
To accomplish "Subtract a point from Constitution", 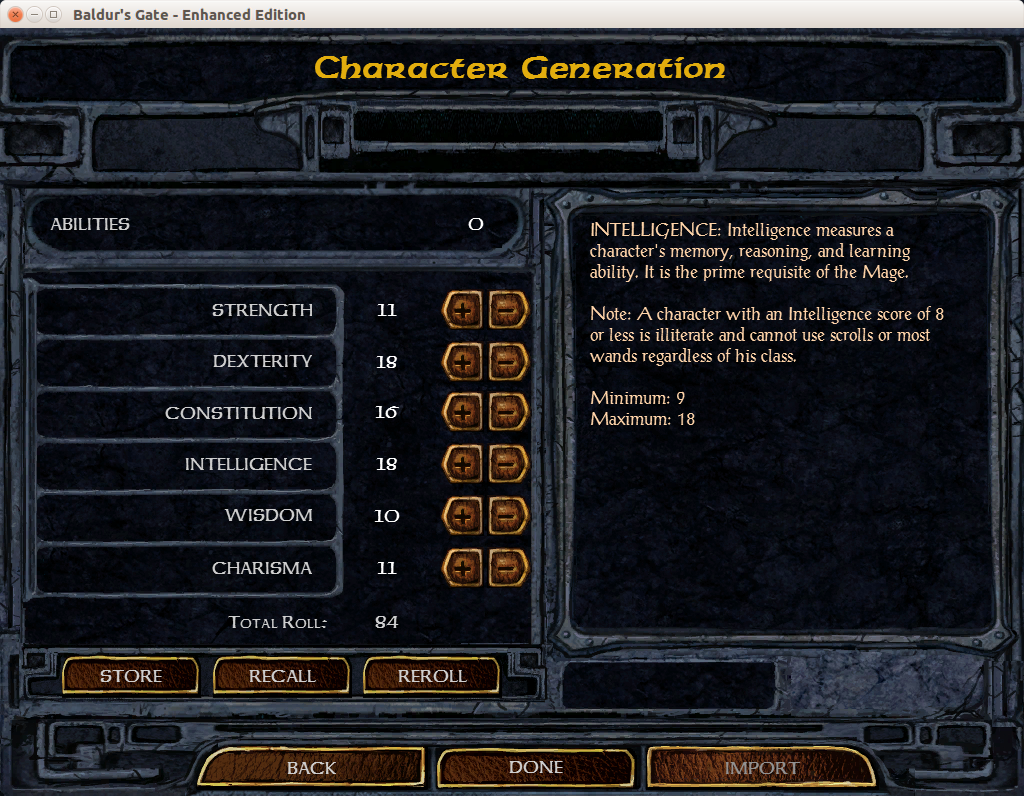I will click(508, 413).
